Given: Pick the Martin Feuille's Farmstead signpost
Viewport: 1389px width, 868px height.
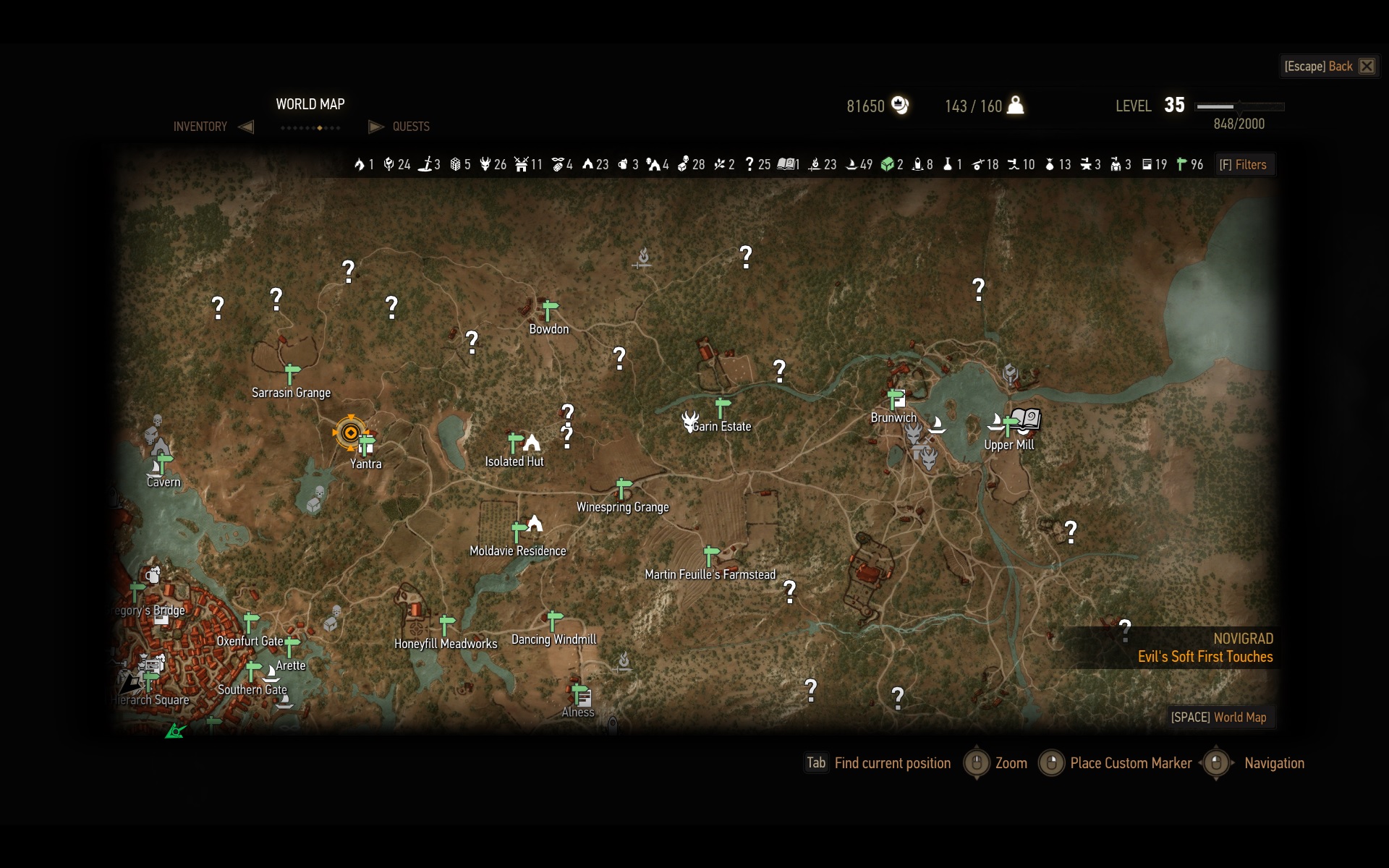Looking at the screenshot, I should (x=711, y=556).
